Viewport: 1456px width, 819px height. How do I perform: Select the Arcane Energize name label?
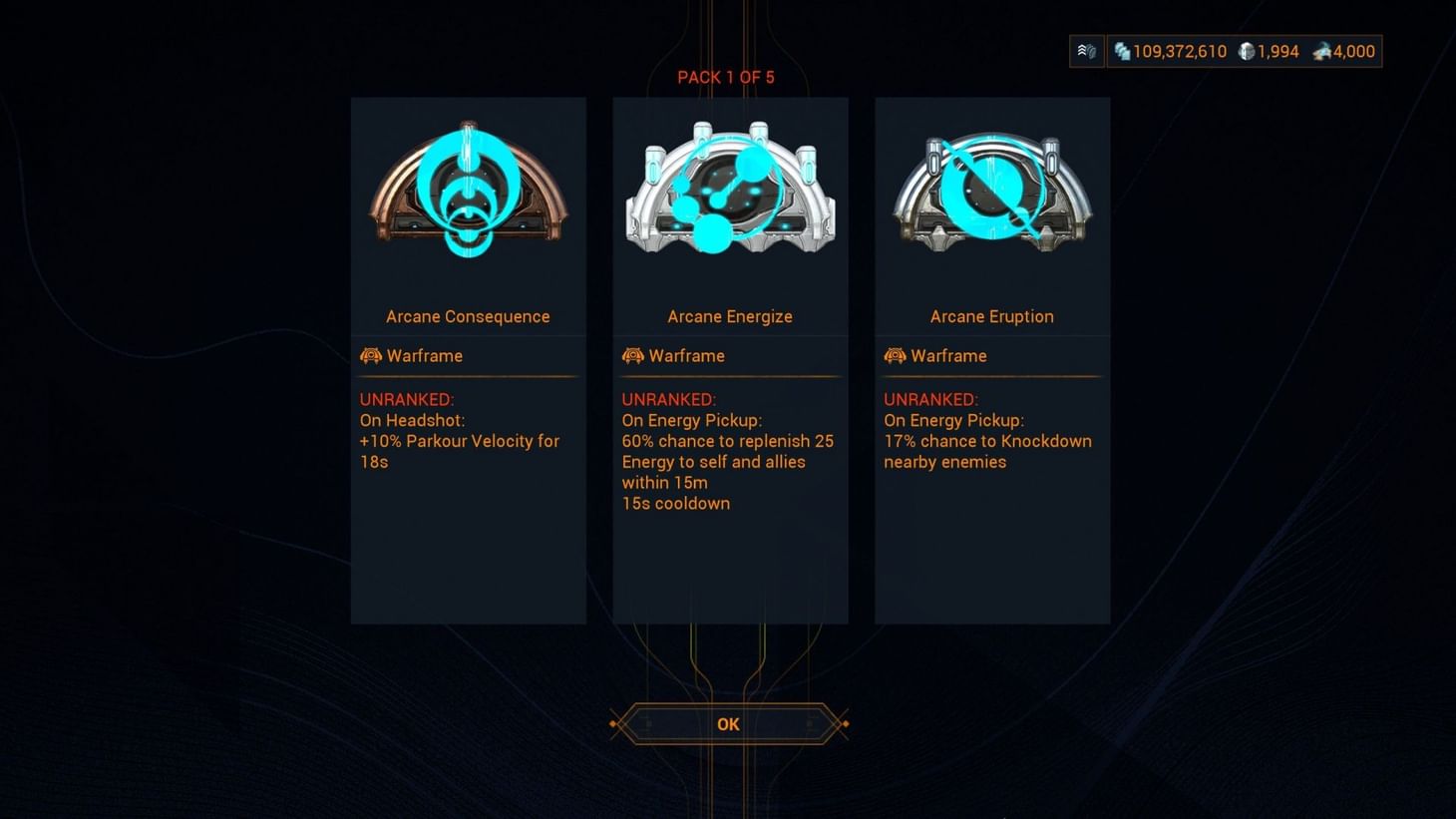coord(729,316)
